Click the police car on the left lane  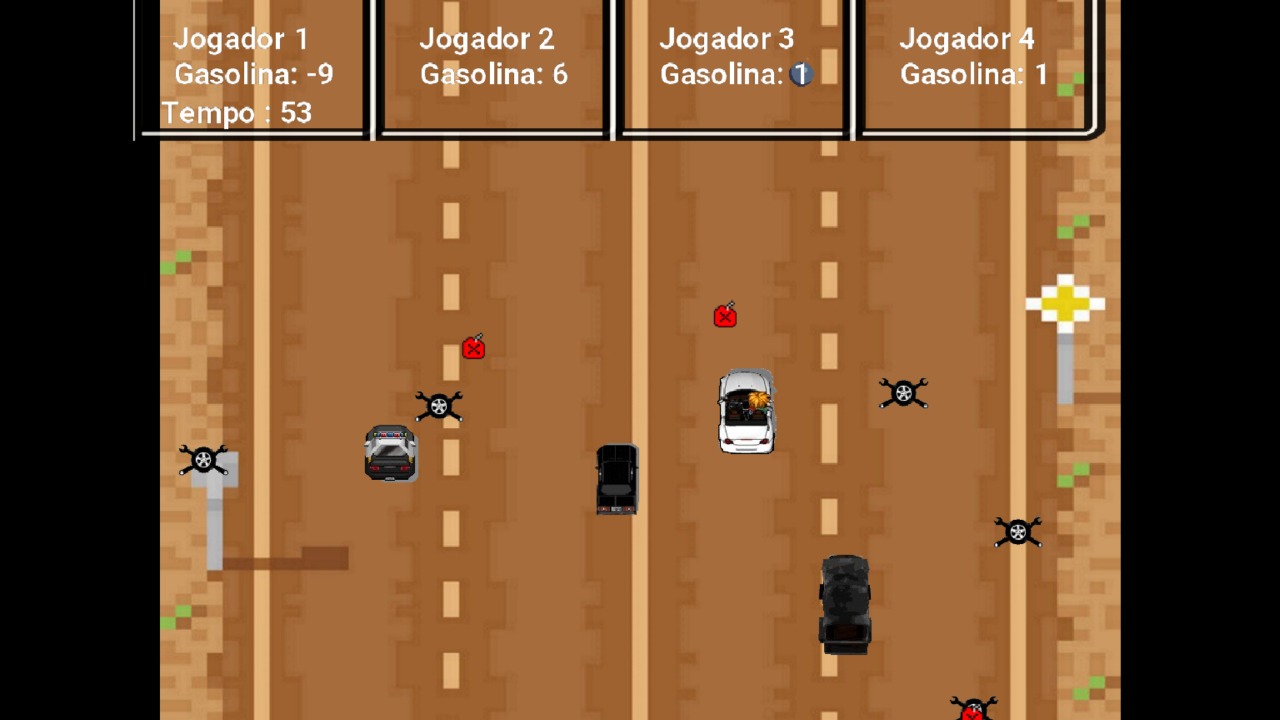(x=390, y=455)
